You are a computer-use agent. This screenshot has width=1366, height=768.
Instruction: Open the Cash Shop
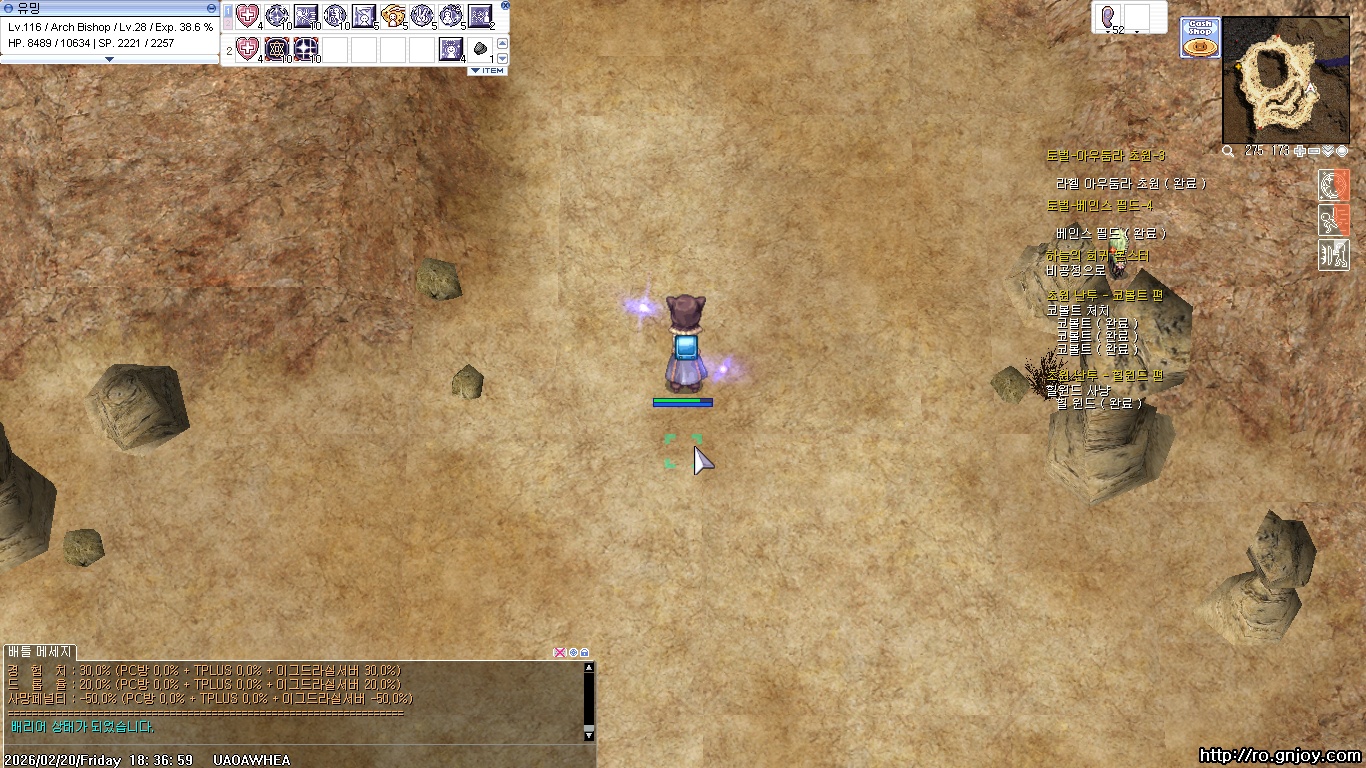click(1200, 38)
